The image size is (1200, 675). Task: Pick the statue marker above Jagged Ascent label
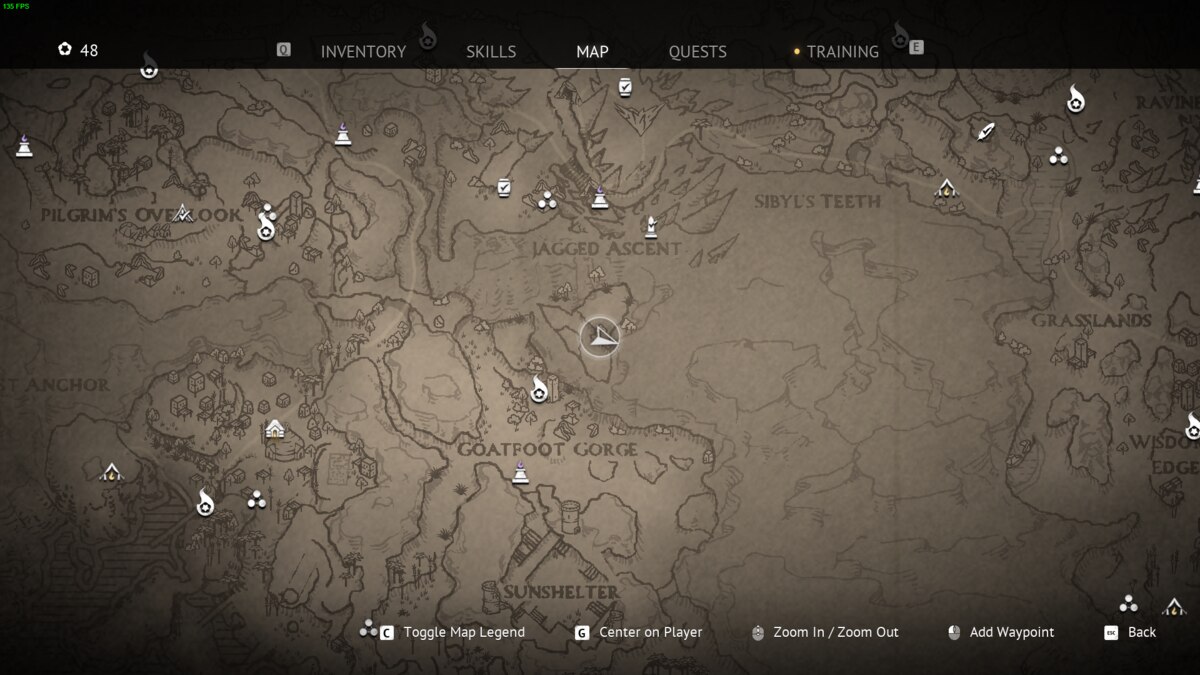click(651, 227)
